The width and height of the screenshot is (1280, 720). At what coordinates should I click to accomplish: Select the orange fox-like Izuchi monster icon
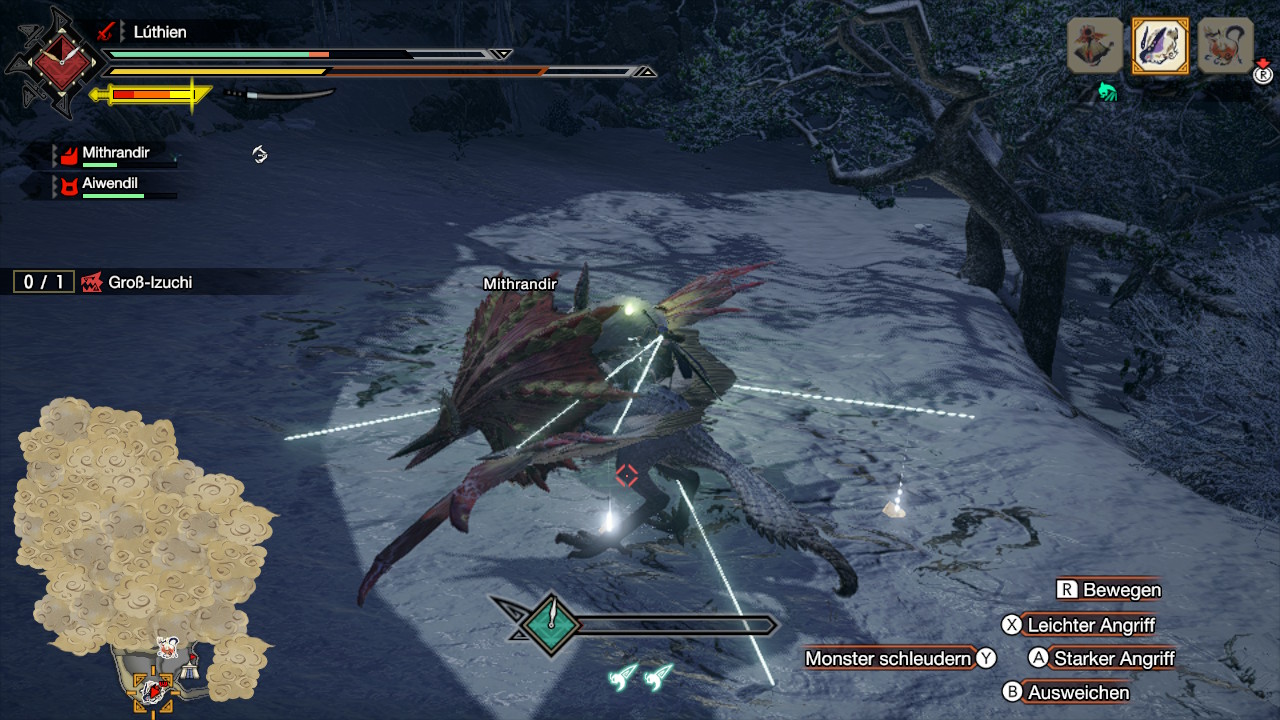1225,46
